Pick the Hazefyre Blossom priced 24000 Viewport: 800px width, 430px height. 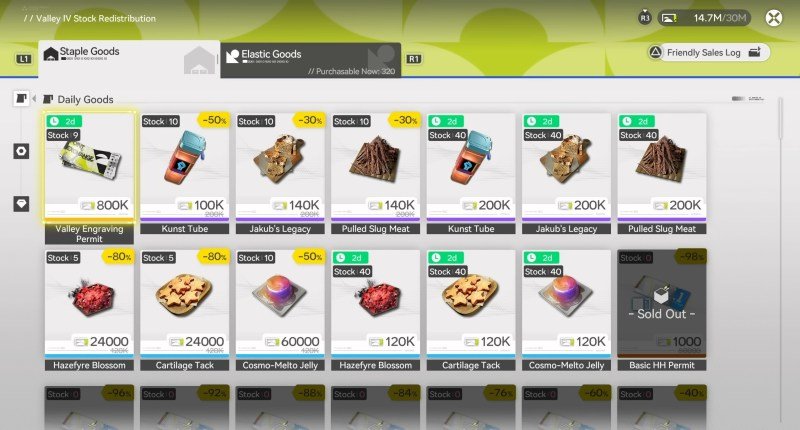pyautogui.click(x=89, y=303)
